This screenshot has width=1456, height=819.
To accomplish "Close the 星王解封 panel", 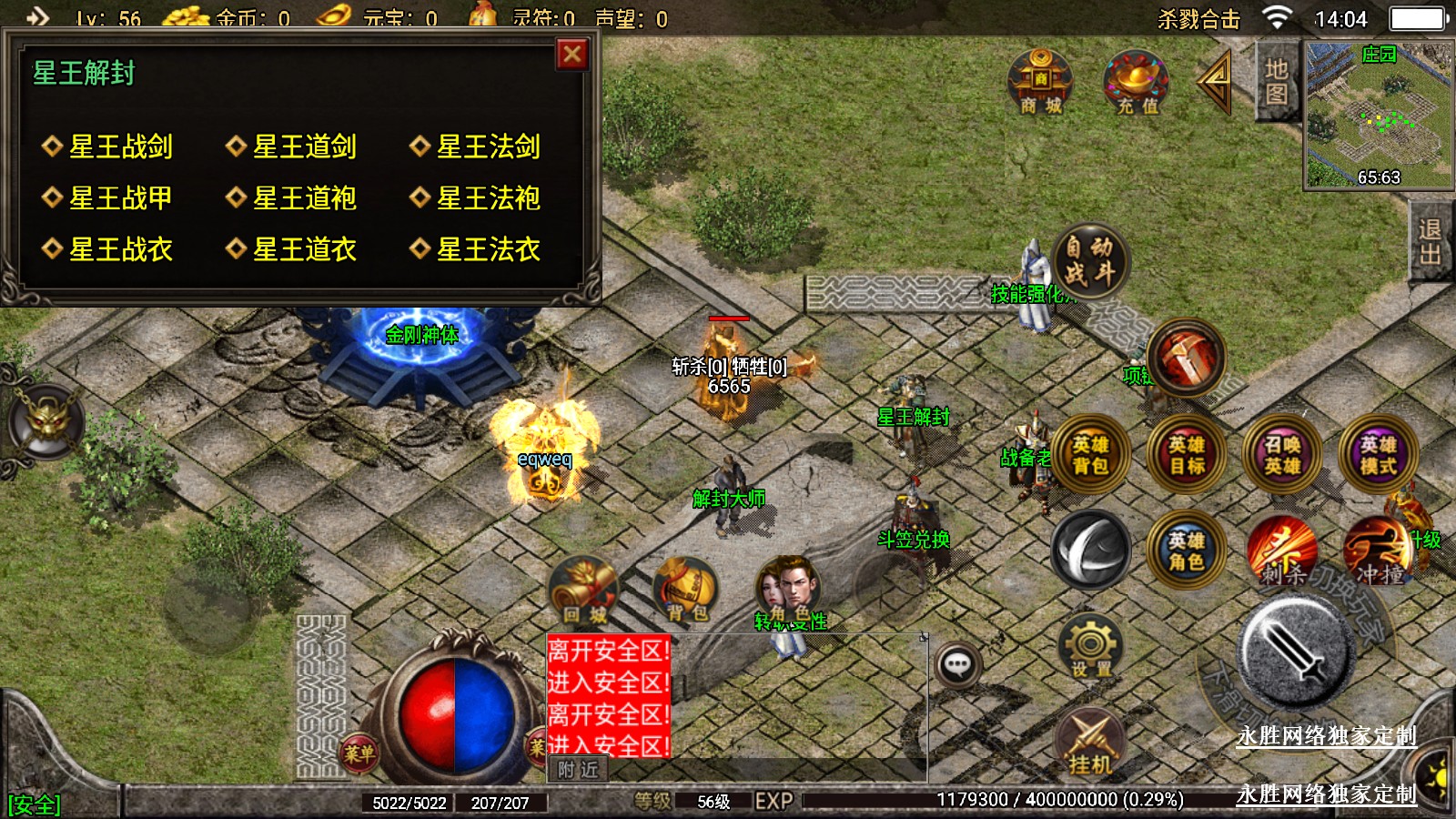I will click(x=572, y=55).
